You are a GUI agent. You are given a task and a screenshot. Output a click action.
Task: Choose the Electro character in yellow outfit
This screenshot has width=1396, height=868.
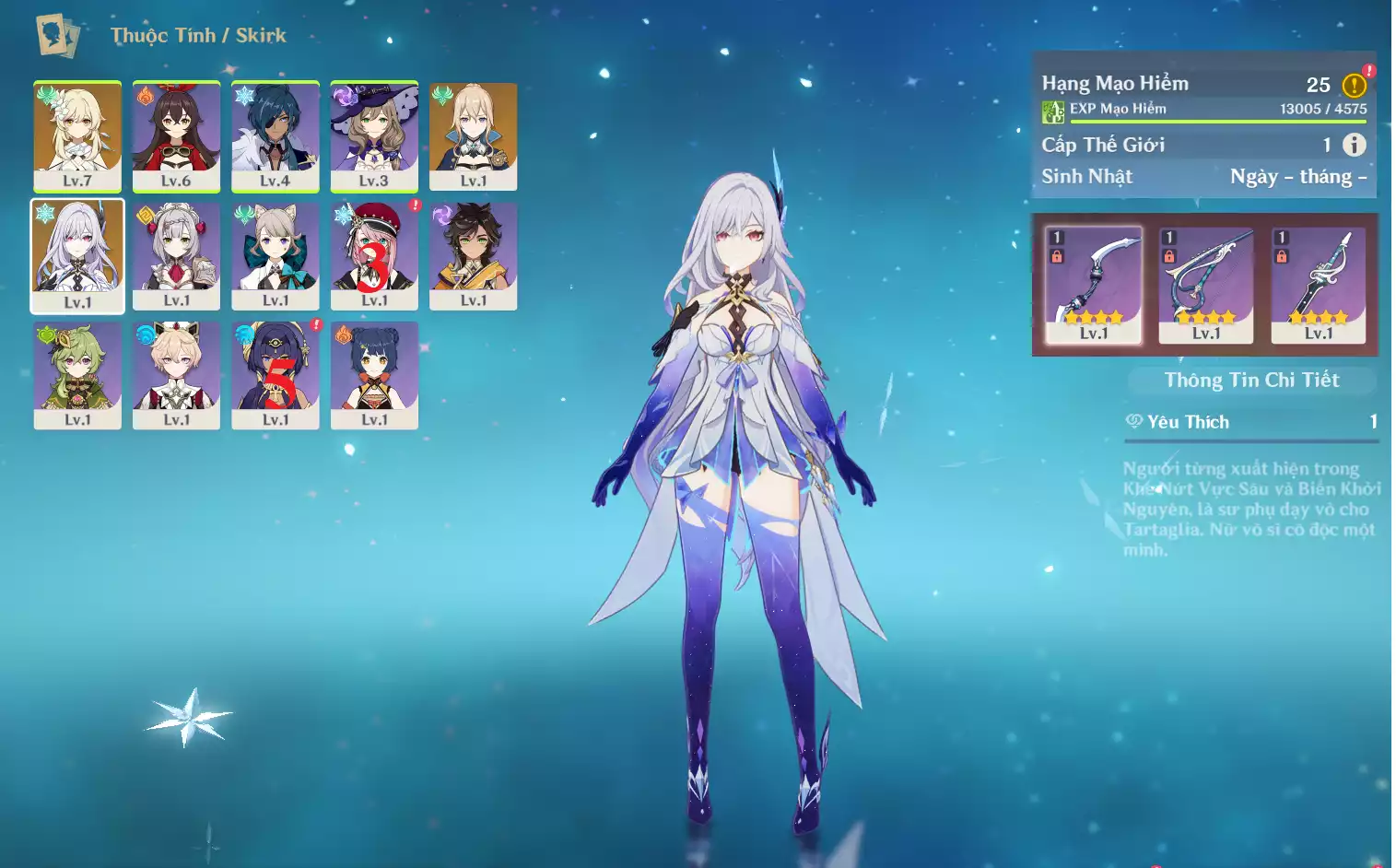[473, 255]
